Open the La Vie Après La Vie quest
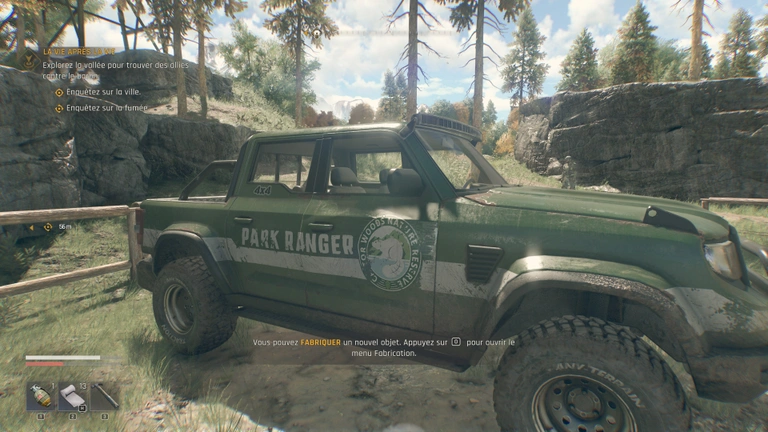Image resolution: width=768 pixels, height=432 pixels. tap(78, 50)
